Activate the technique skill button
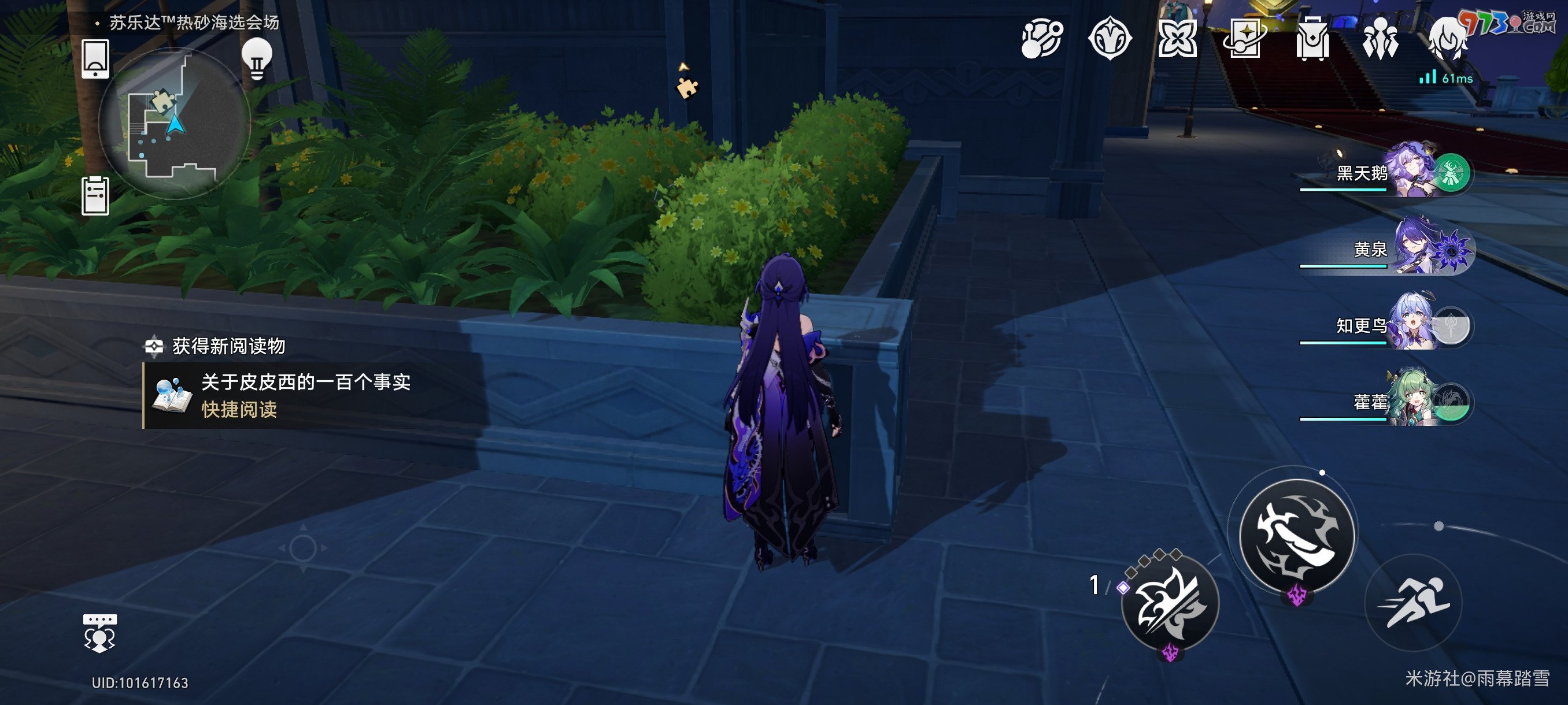The height and width of the screenshot is (705, 1568). pos(1170,603)
